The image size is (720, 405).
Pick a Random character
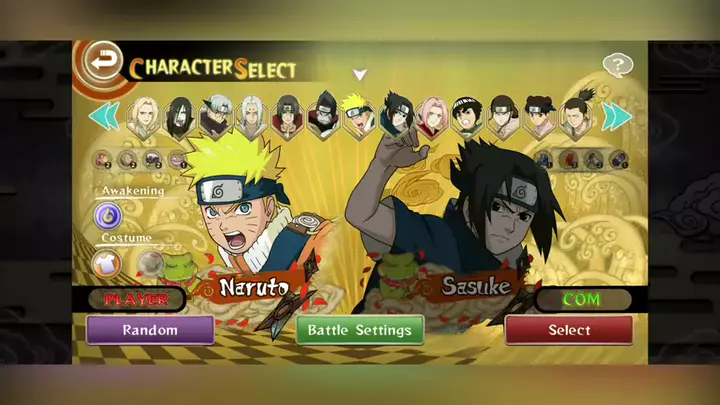150,330
